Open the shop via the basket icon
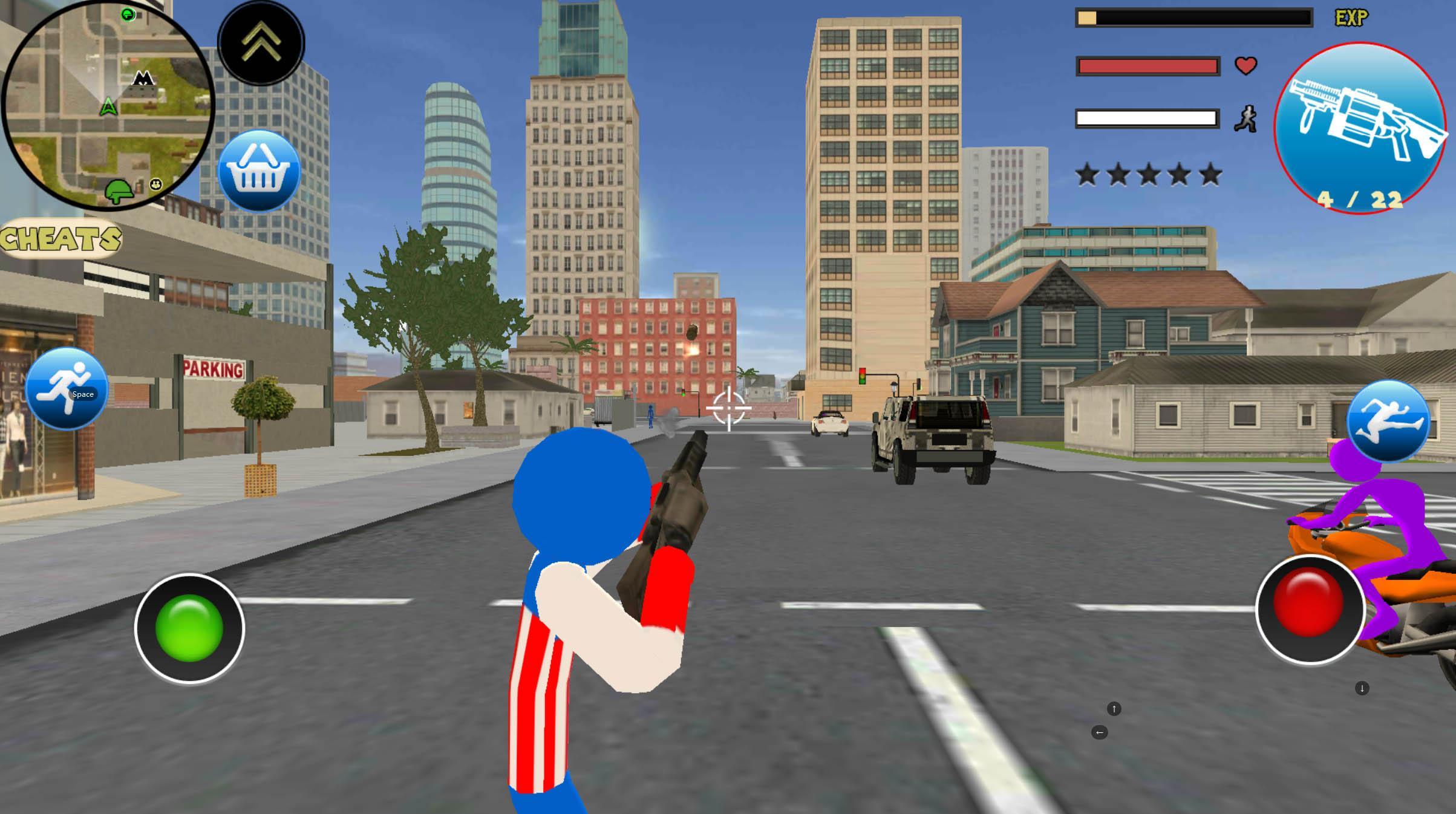Screen dimensions: 1456x814 (x=261, y=171)
